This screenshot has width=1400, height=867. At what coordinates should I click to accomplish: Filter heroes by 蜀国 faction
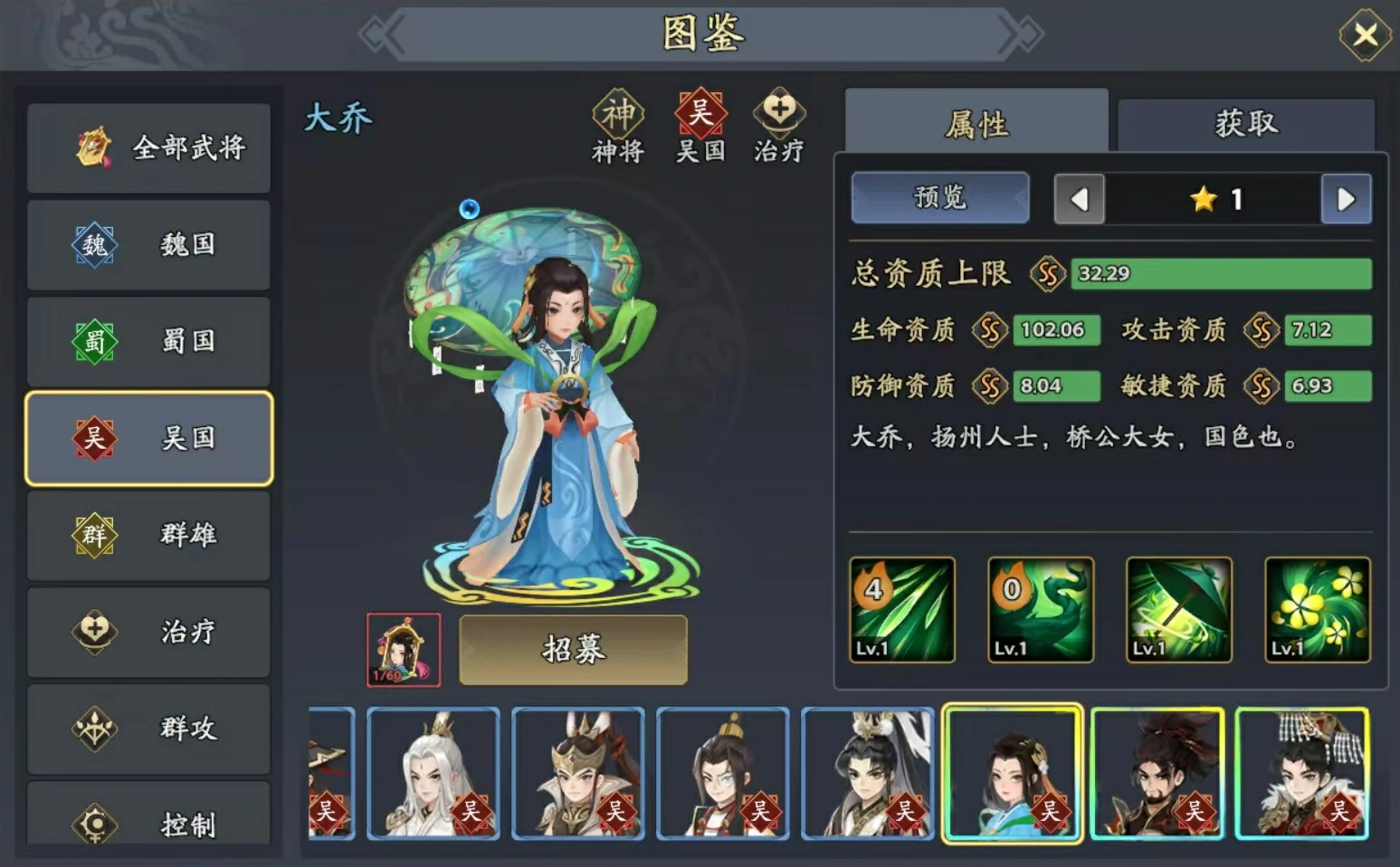(x=149, y=341)
